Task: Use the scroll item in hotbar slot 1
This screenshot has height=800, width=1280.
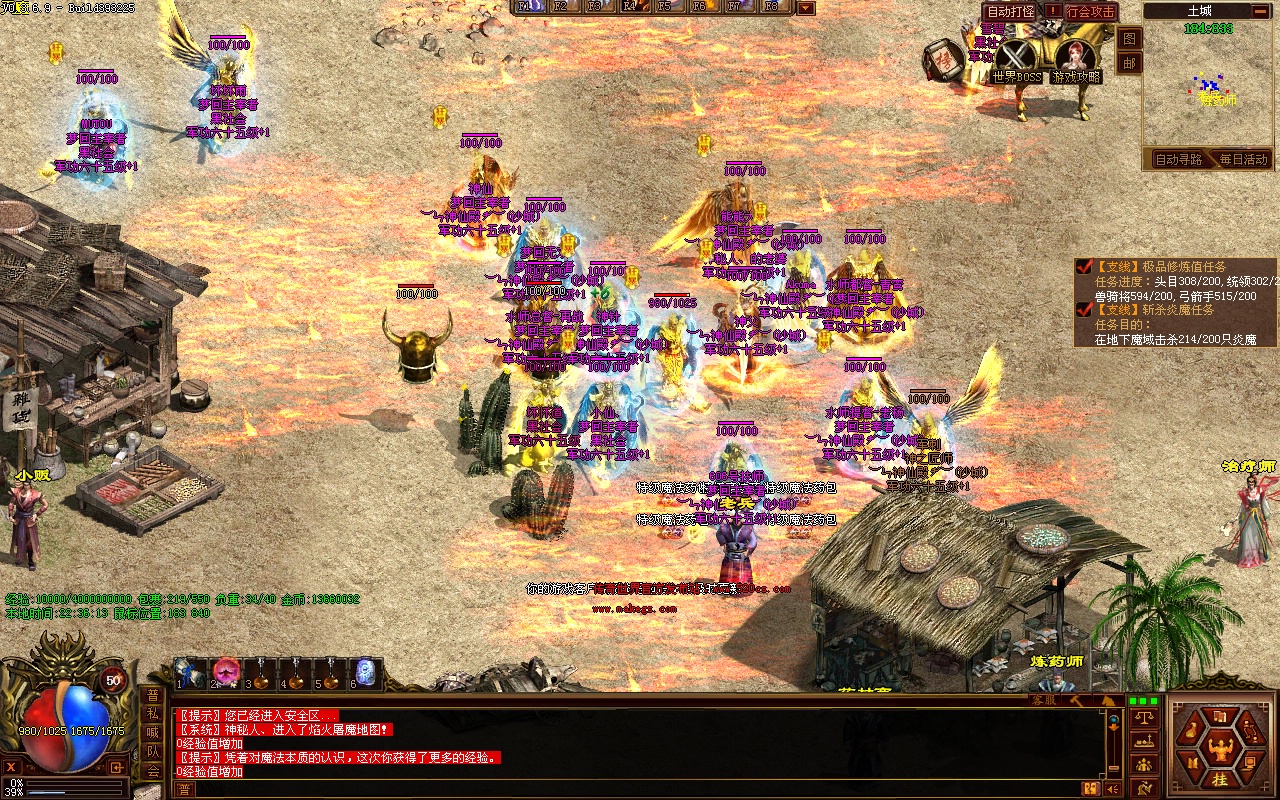Action: 190,673
